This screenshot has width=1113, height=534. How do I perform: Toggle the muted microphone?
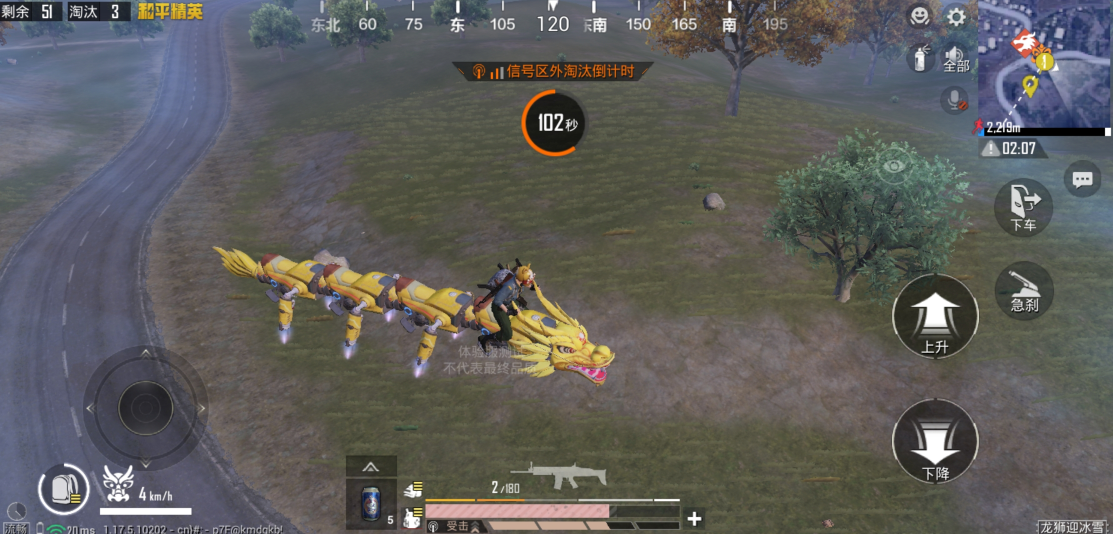[954, 100]
